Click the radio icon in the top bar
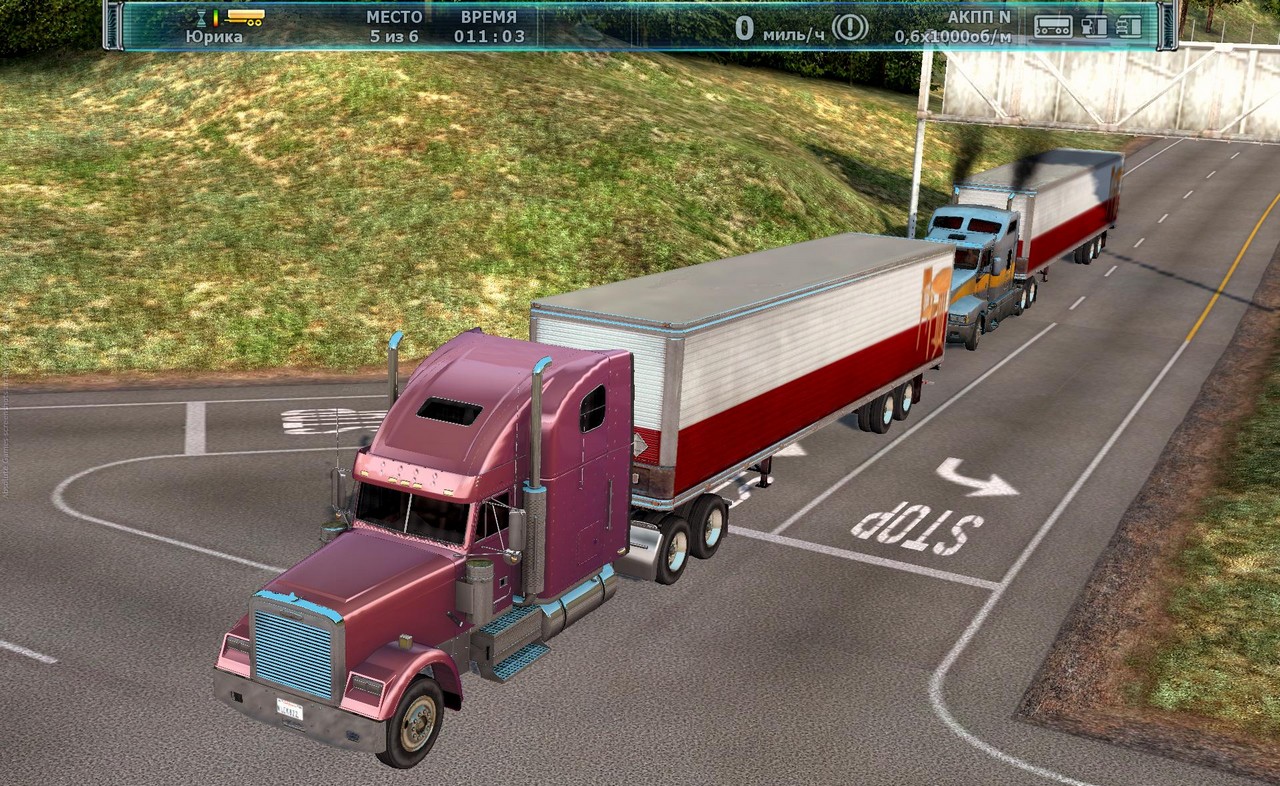This screenshot has height=786, width=1280. 1053,26
